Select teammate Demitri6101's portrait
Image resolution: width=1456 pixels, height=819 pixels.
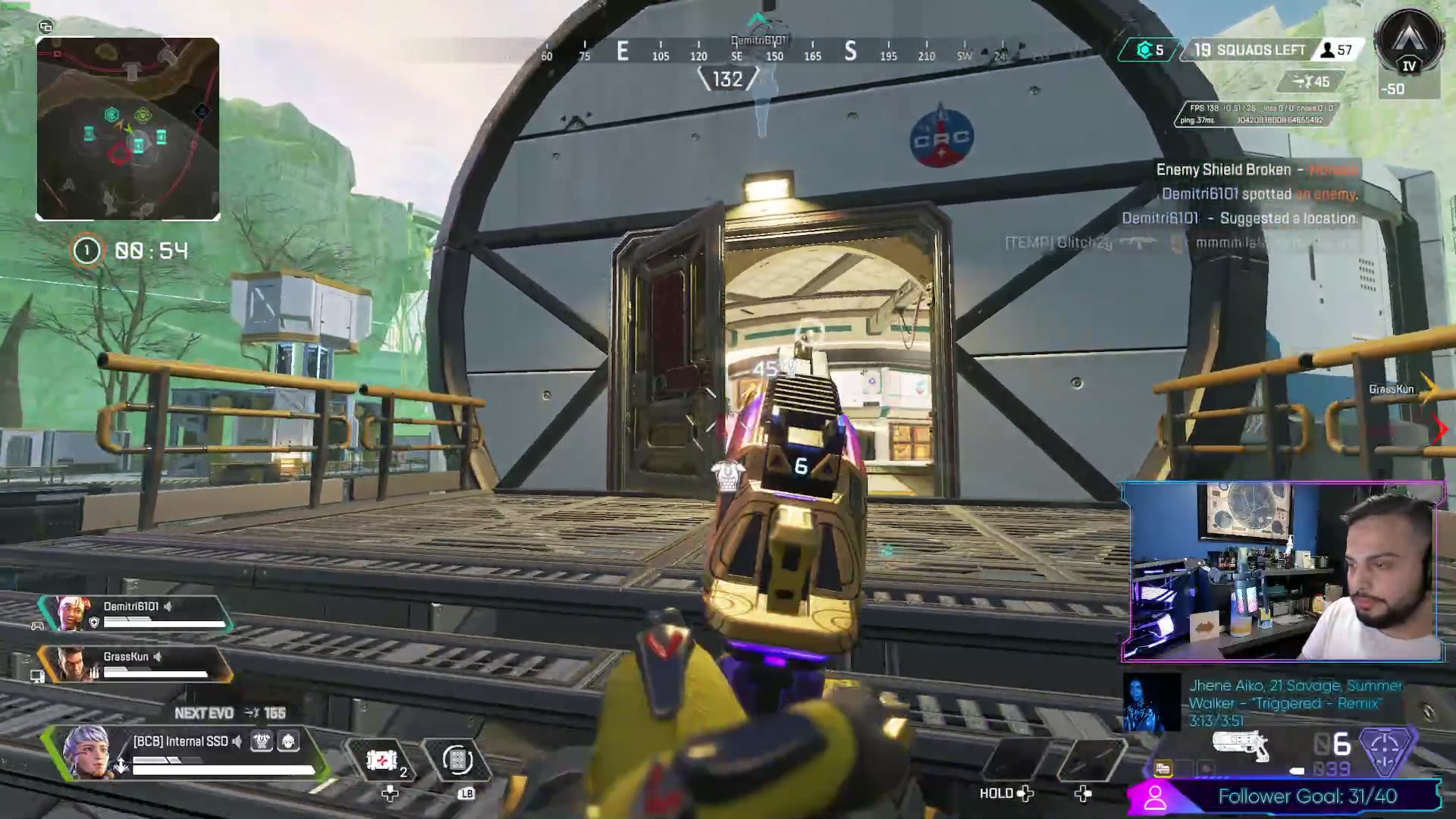coord(71,613)
